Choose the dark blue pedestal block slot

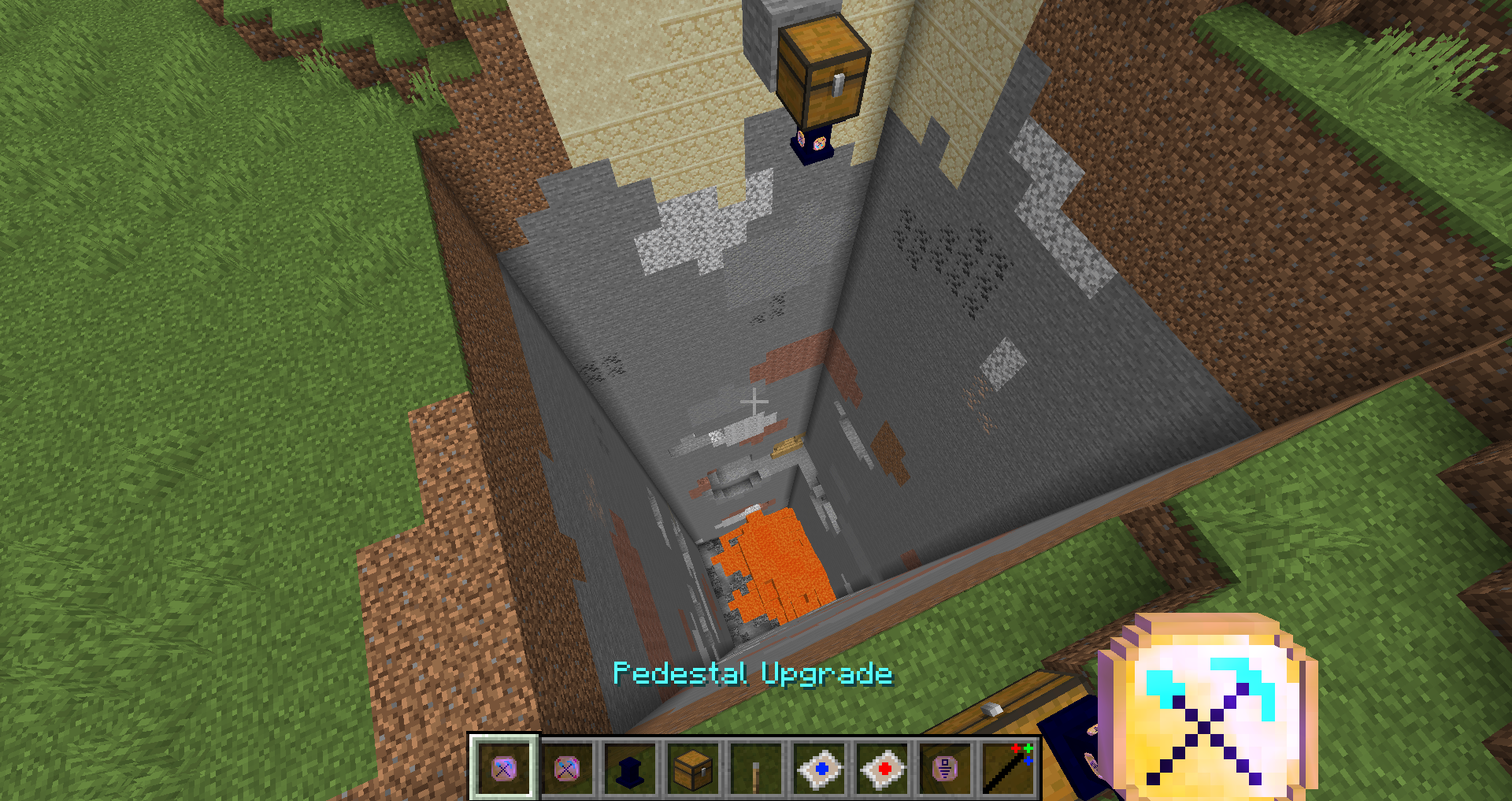pyautogui.click(x=630, y=768)
